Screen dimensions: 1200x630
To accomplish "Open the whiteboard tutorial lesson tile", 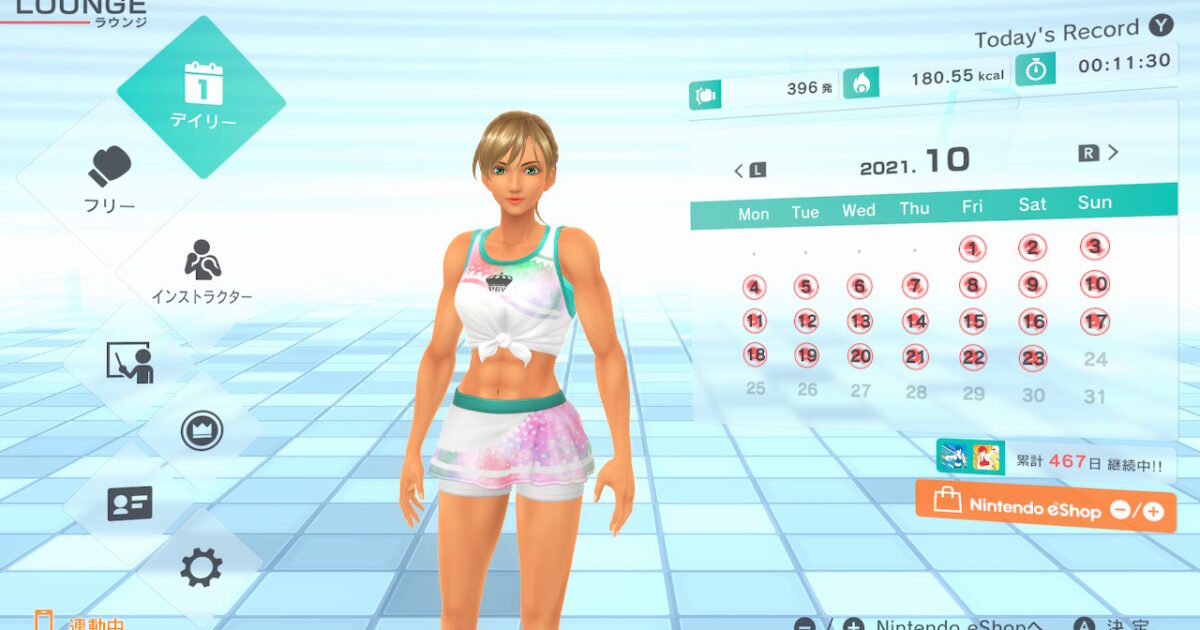I will (x=130, y=362).
